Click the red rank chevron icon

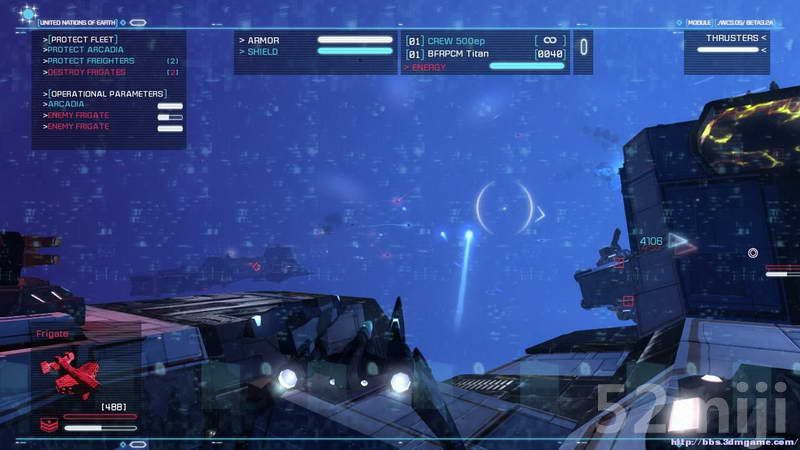48,422
